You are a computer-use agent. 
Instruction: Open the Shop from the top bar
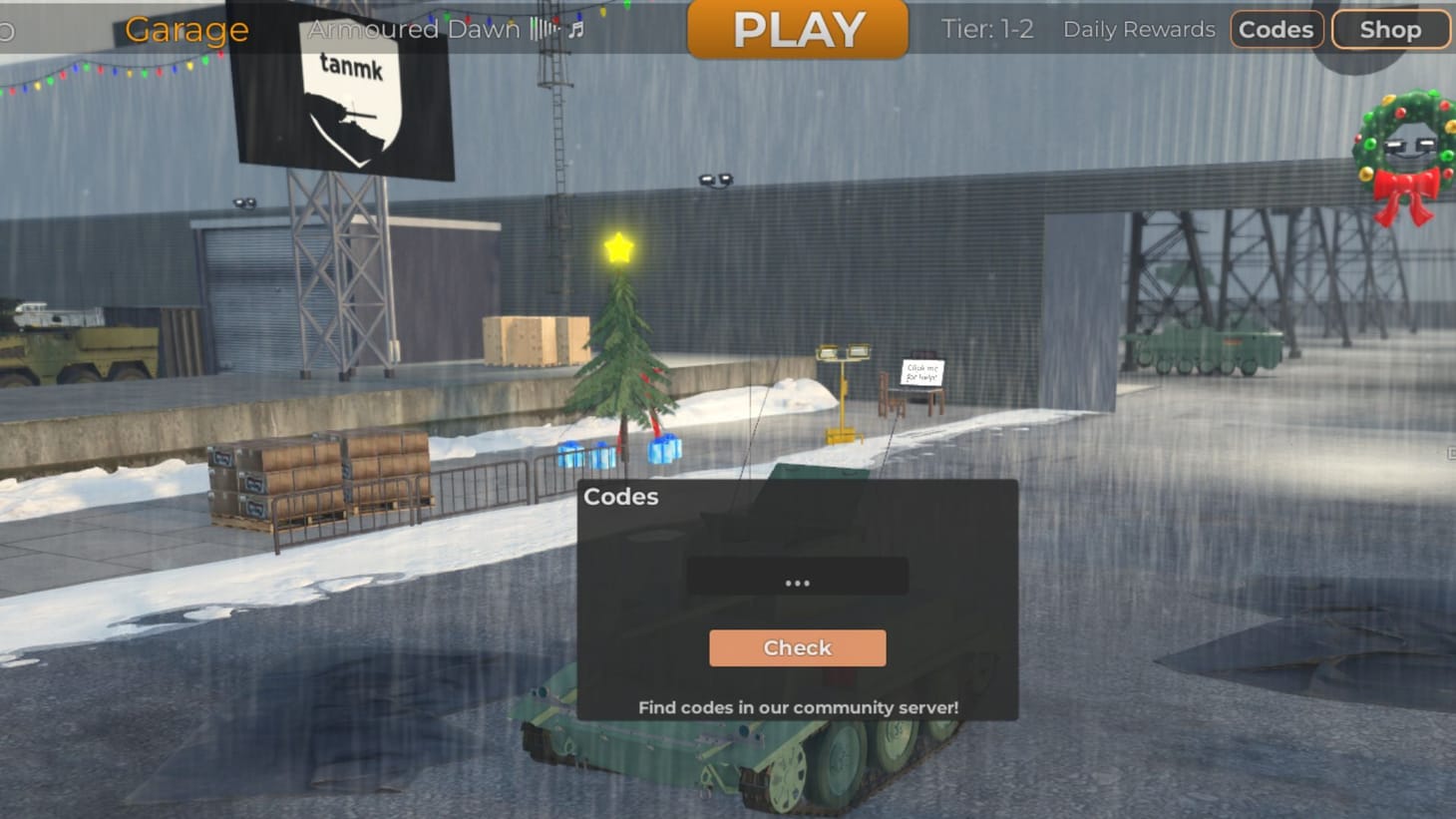pos(1389,29)
